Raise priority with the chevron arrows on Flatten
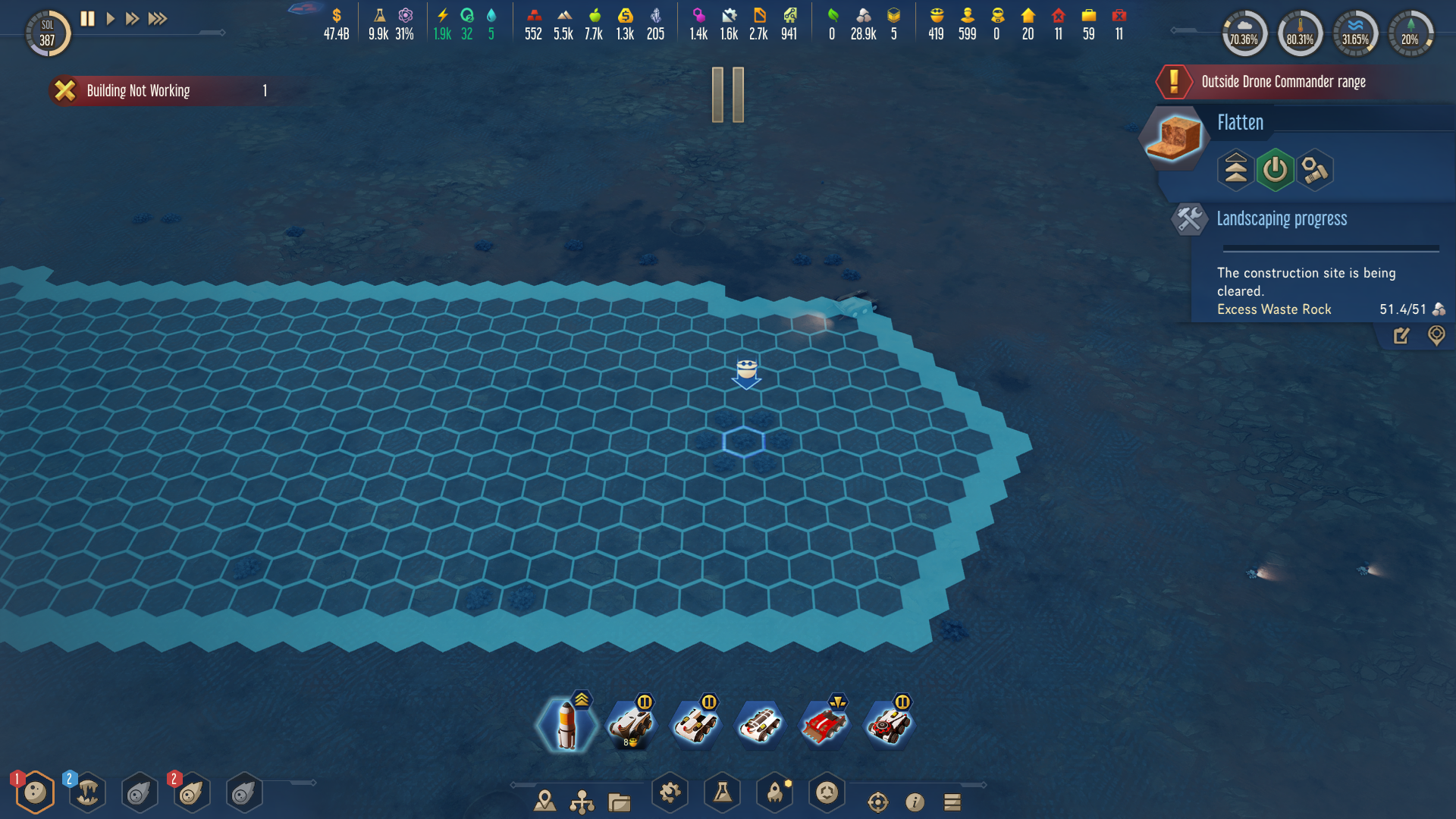1456x819 pixels. (x=1235, y=170)
